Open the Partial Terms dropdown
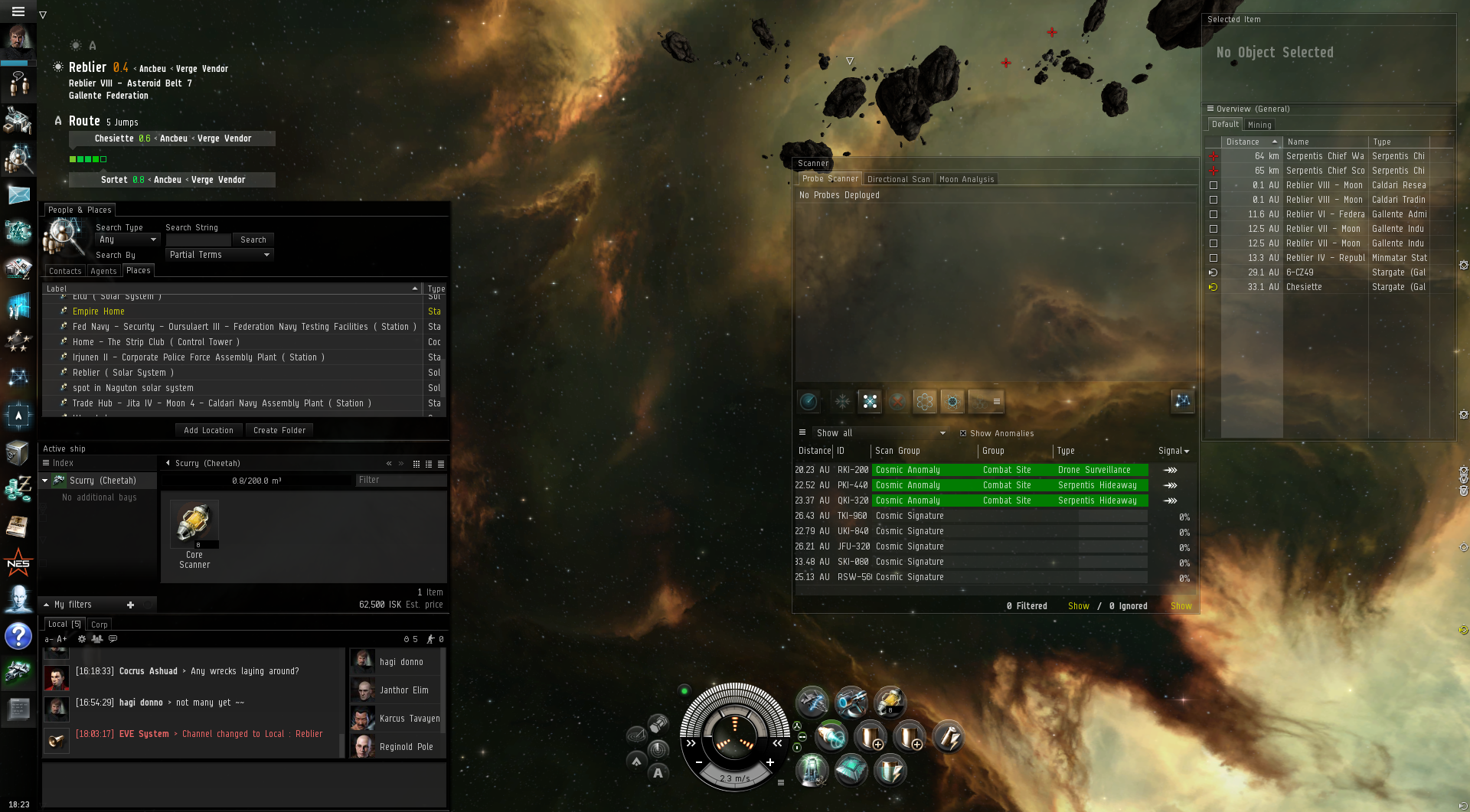 pyautogui.click(x=219, y=255)
